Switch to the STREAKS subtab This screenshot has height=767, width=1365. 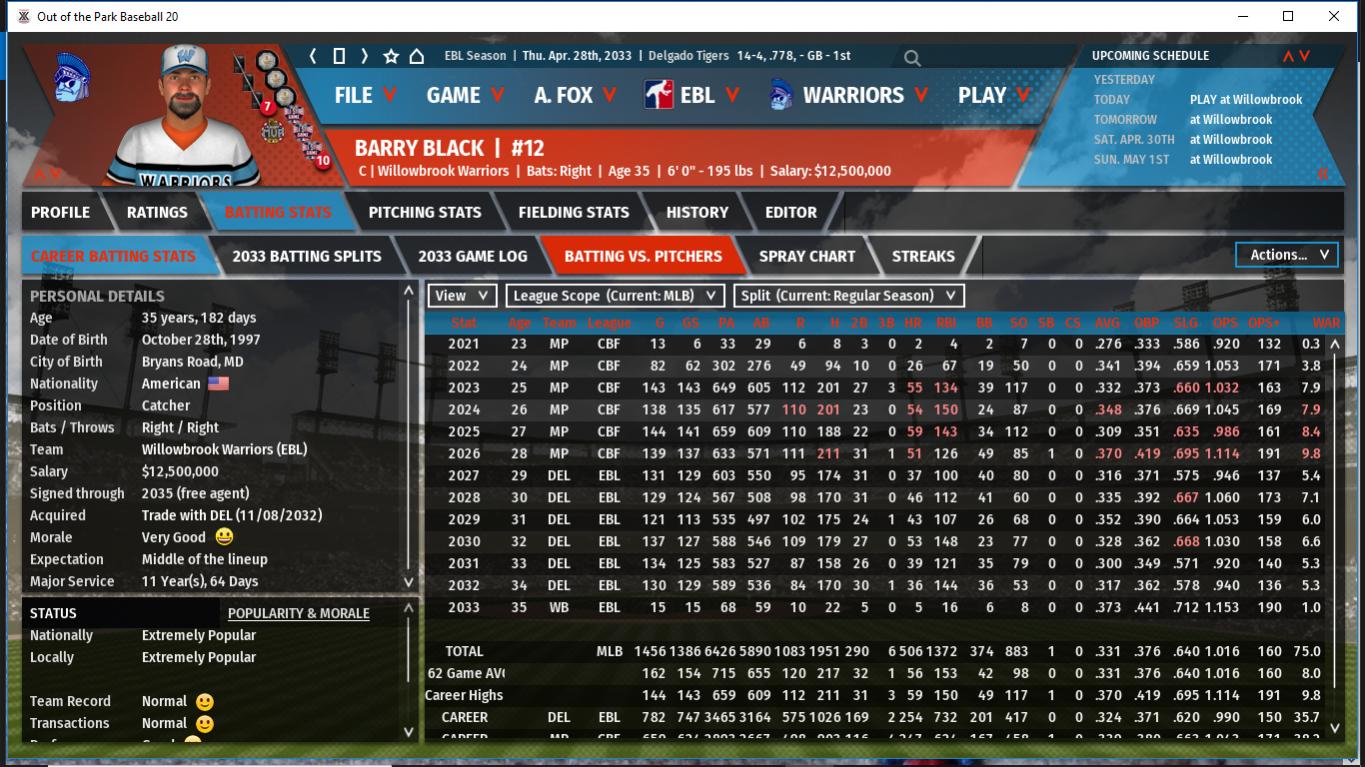click(923, 256)
